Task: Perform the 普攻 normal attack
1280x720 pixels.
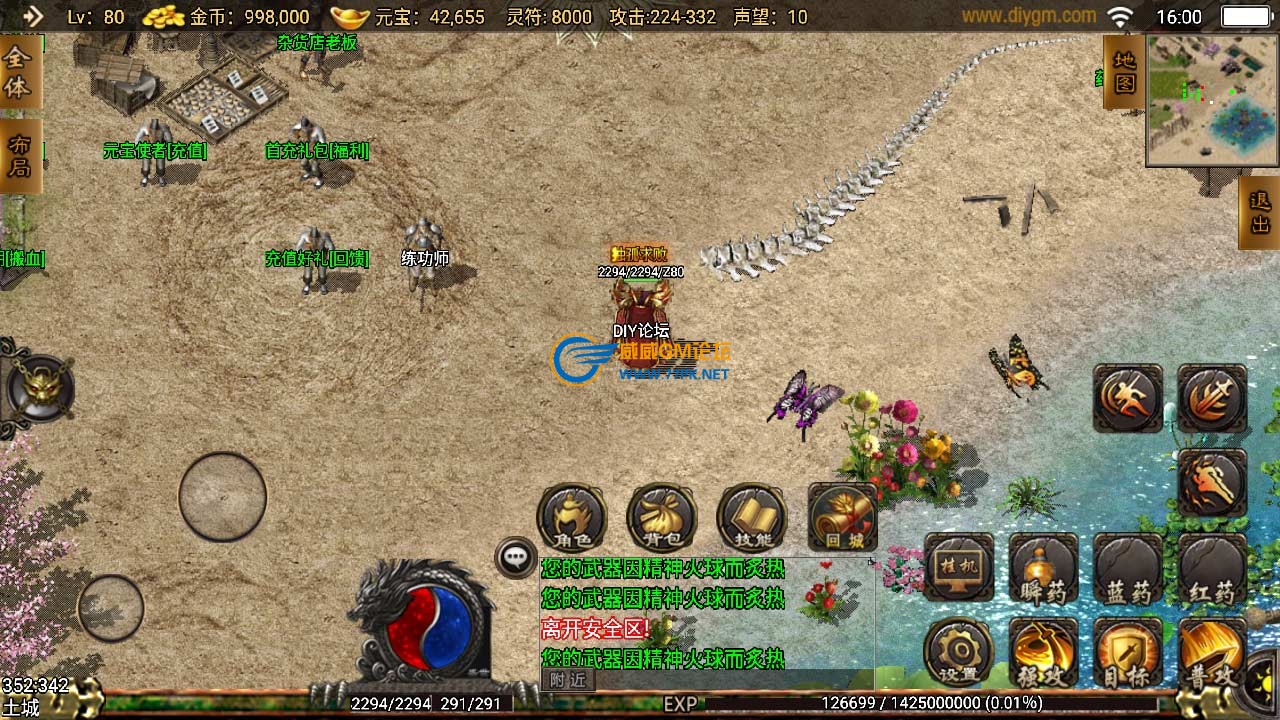Action: point(1210,653)
